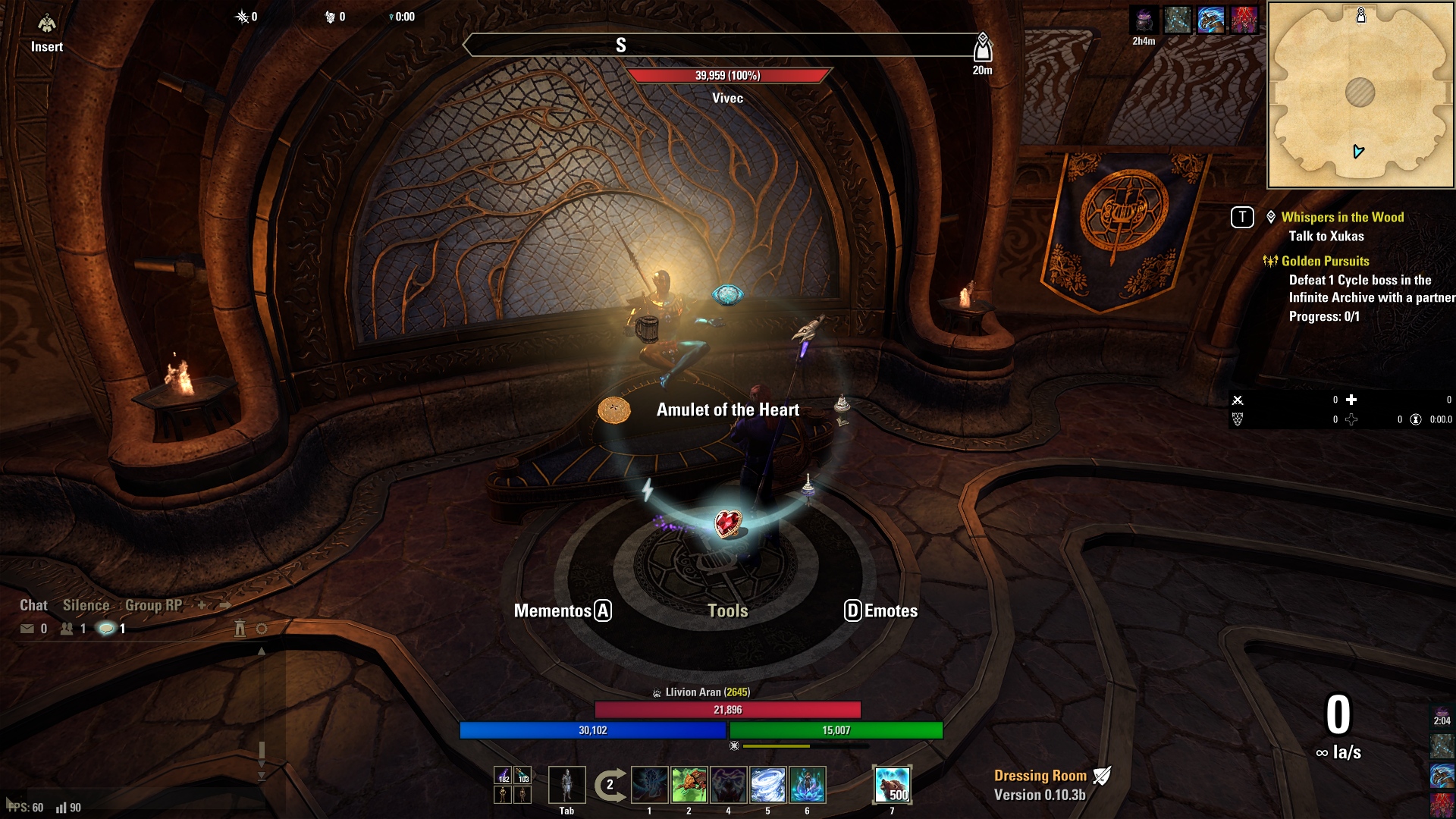The image size is (1456, 819).
Task: Open the Tools wheel category
Action: (727, 611)
